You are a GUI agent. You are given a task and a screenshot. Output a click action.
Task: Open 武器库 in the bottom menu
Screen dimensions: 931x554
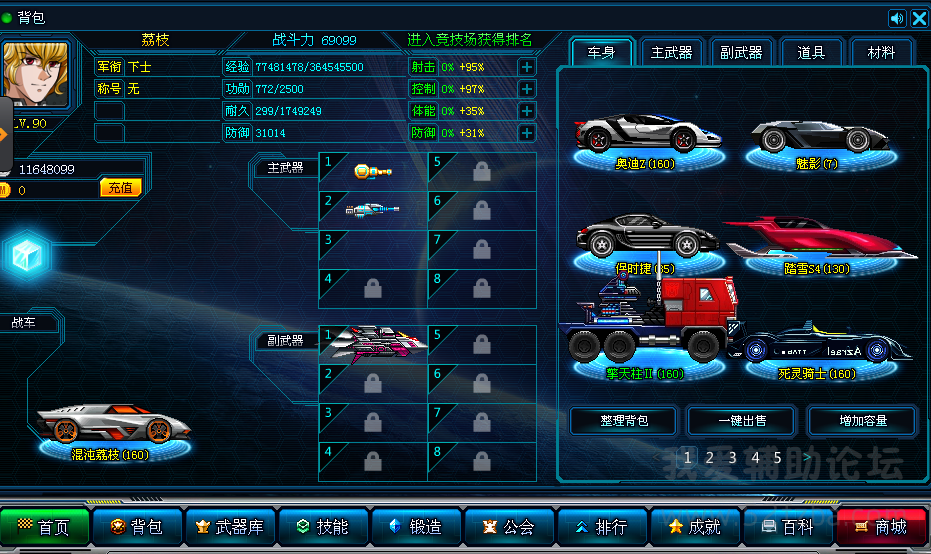click(231, 526)
